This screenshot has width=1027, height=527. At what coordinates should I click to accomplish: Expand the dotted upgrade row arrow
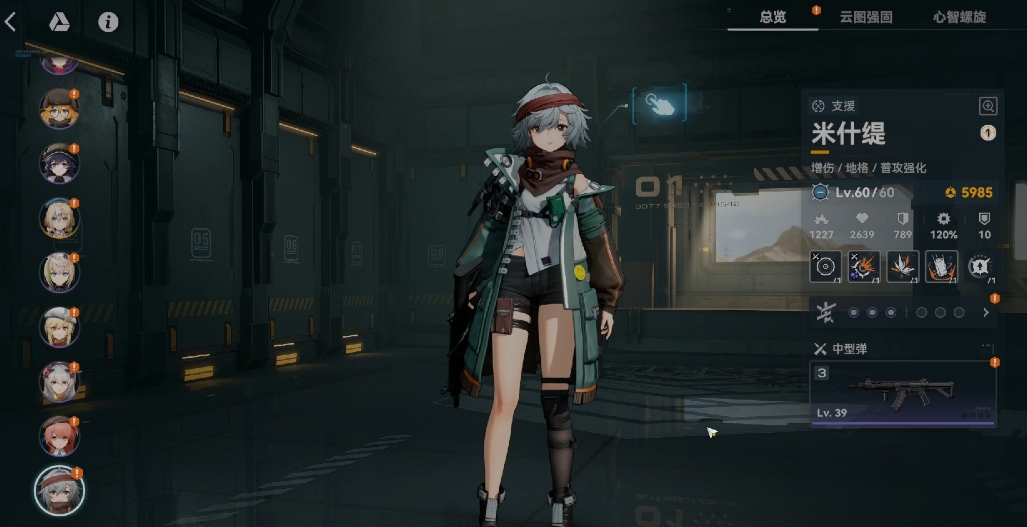986,313
